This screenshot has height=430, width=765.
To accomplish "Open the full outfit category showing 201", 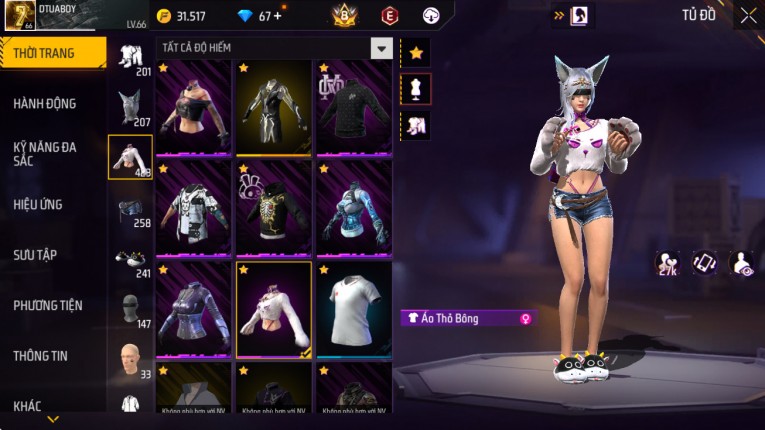I will coord(130,57).
